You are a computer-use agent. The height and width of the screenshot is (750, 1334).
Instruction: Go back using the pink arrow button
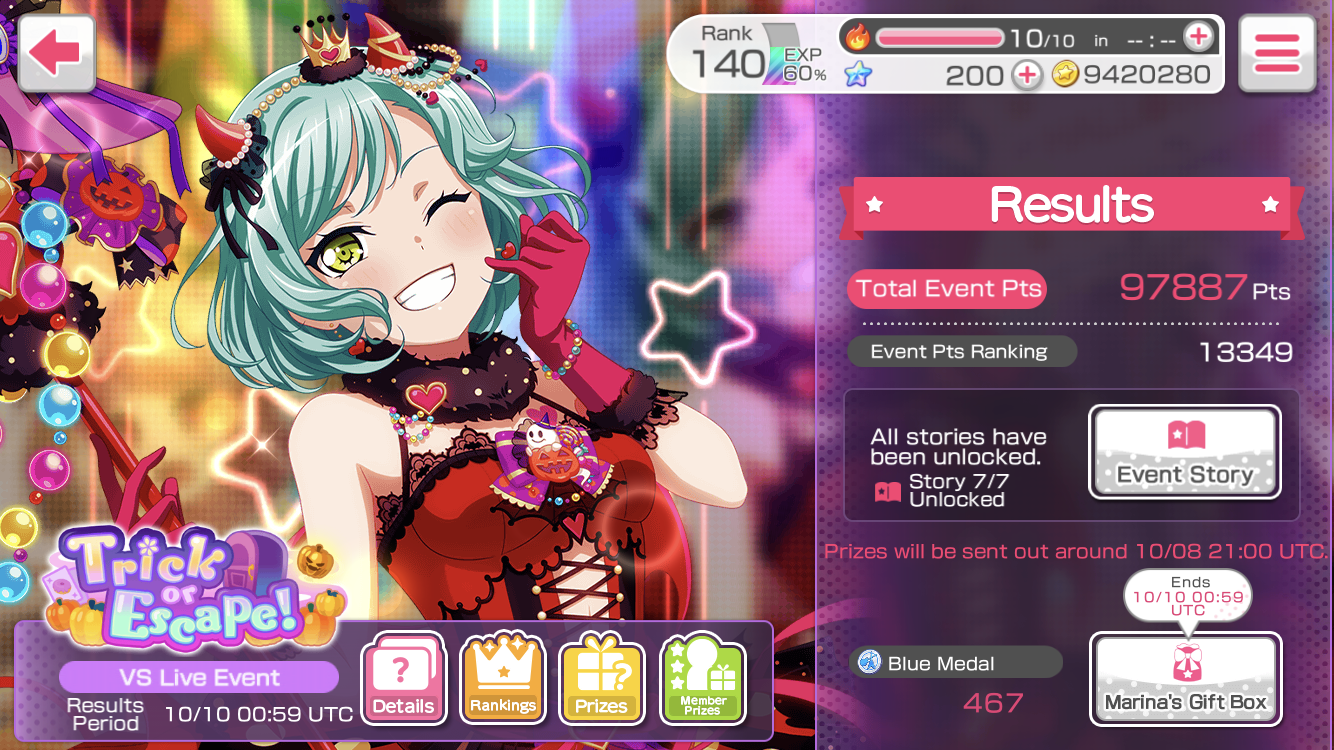(x=55, y=53)
